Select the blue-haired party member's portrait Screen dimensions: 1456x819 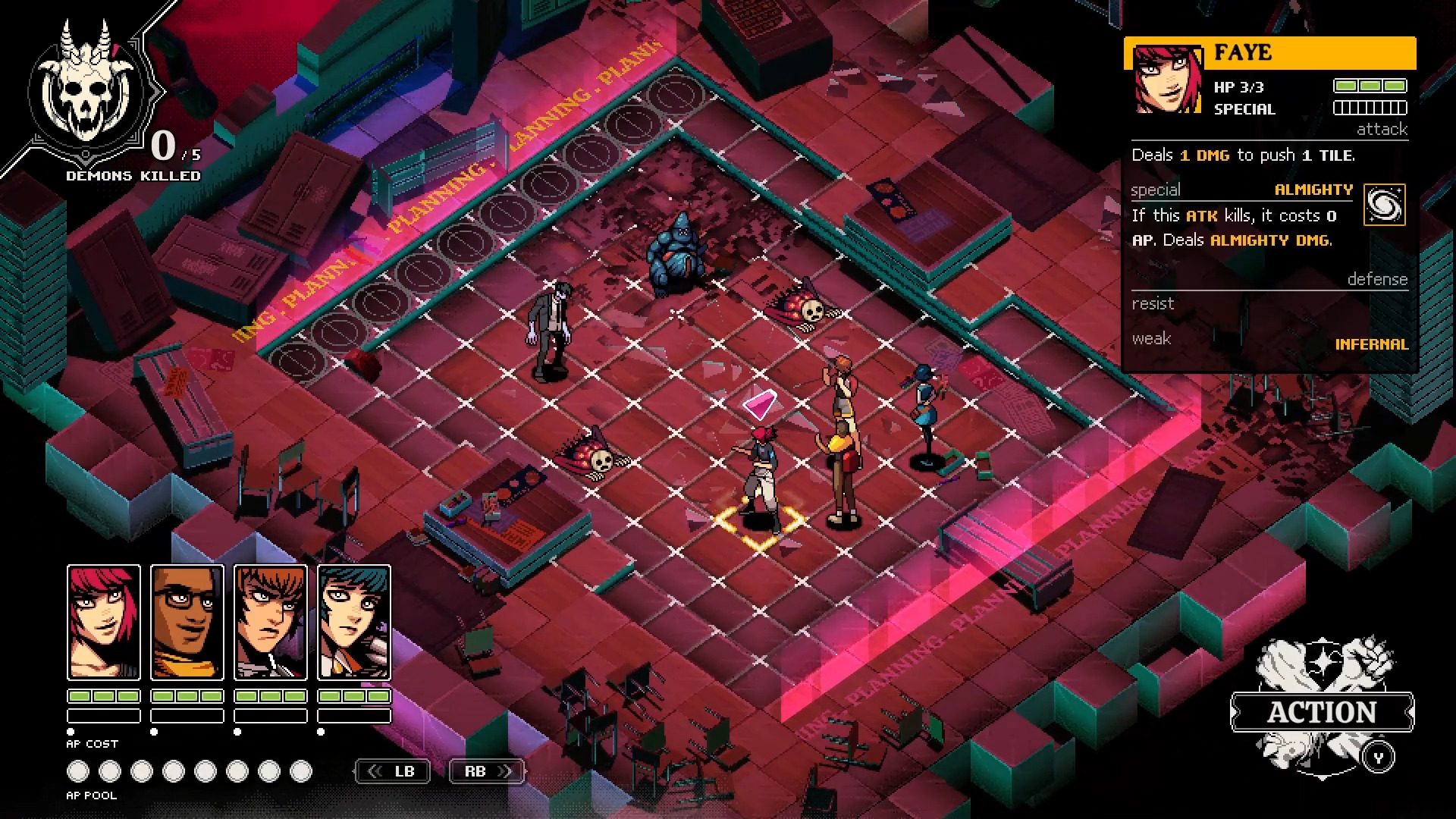(x=353, y=623)
